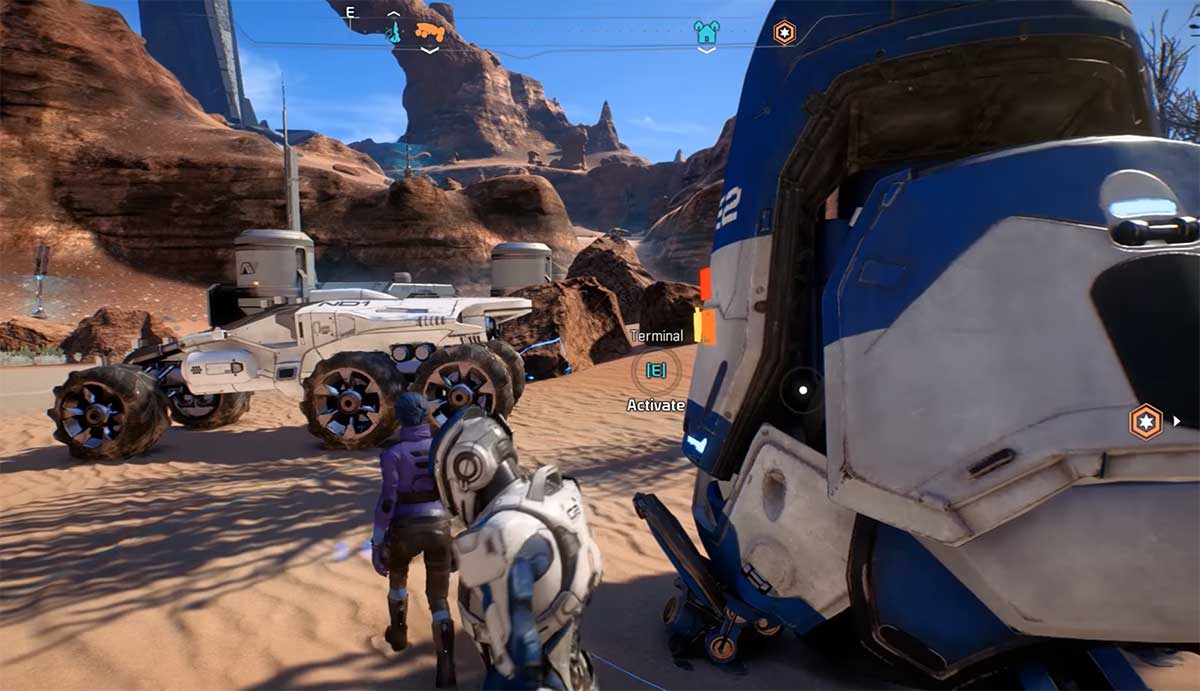Screen dimensions: 1200x691
Task: Select the off-screen objective hexagon with arrow
Action: coord(1146,421)
